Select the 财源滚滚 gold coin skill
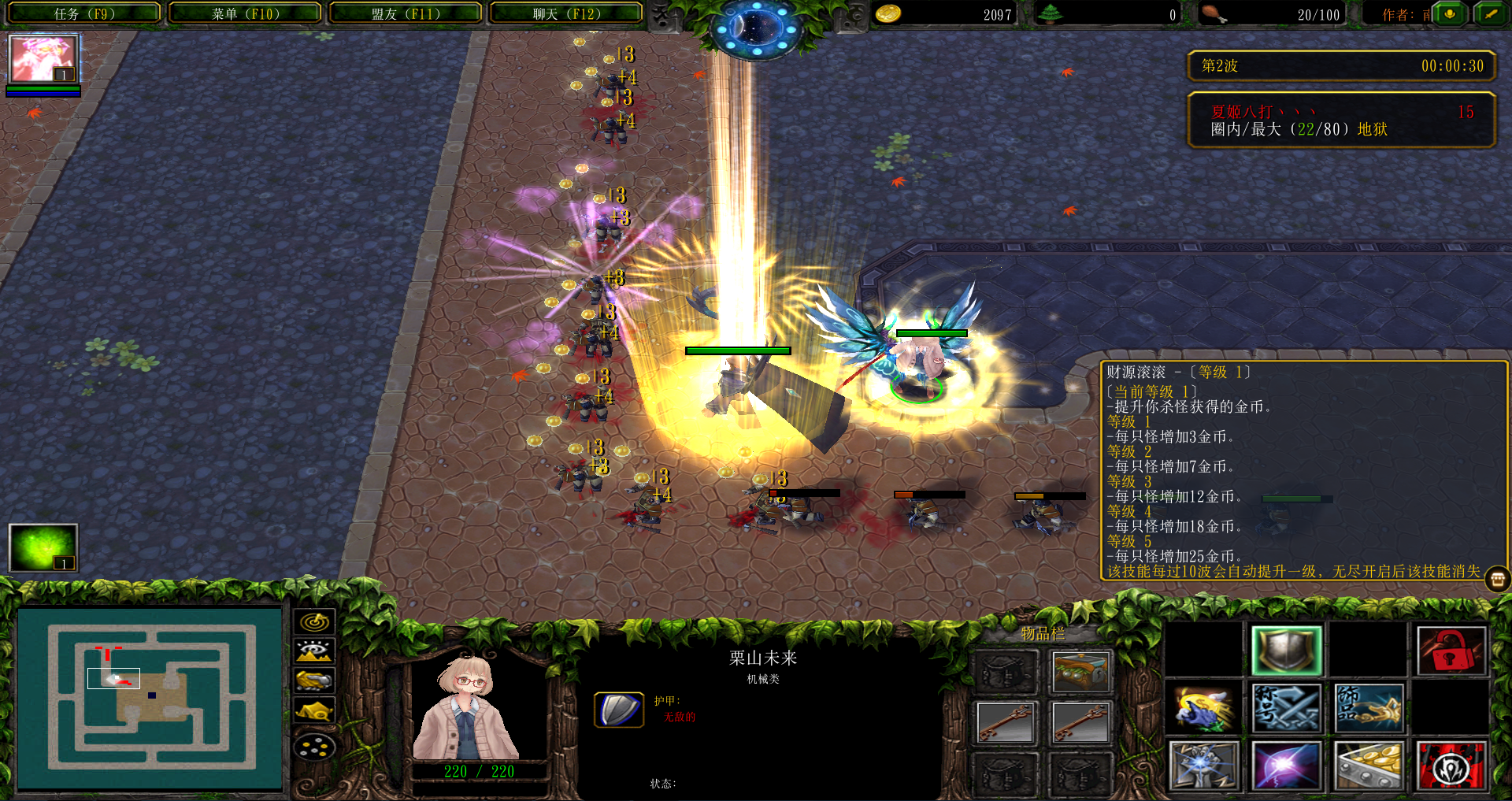1512x801 pixels. [x=1204, y=707]
